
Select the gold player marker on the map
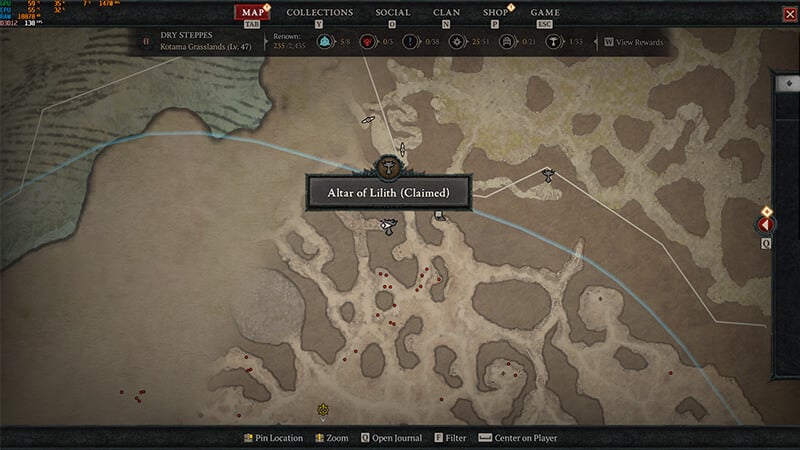323,409
